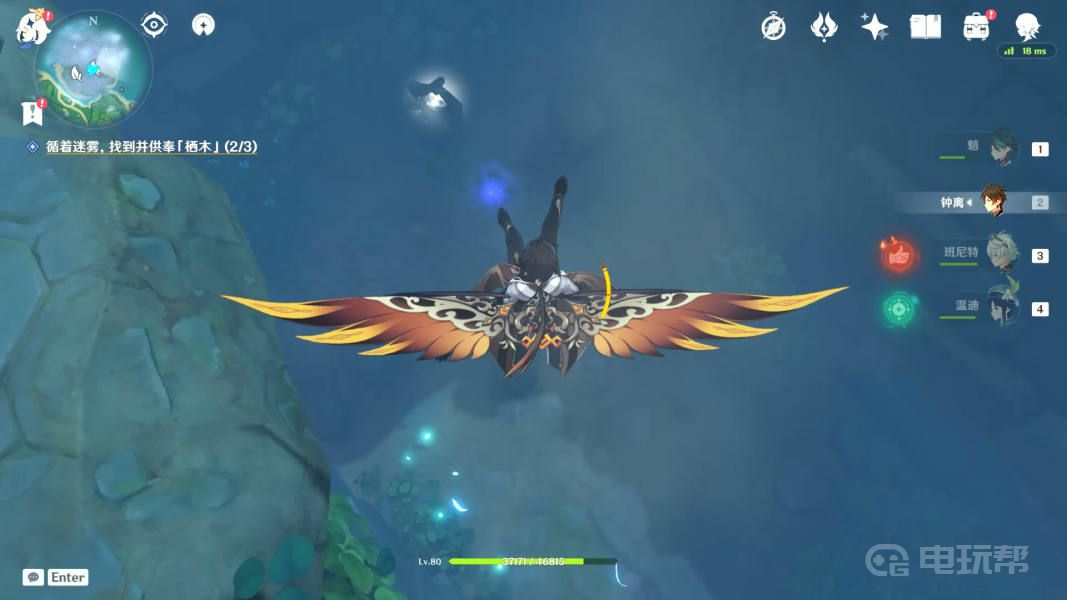Open the compass events icon
Viewport: 1067px width, 600px height.
coord(773,27)
